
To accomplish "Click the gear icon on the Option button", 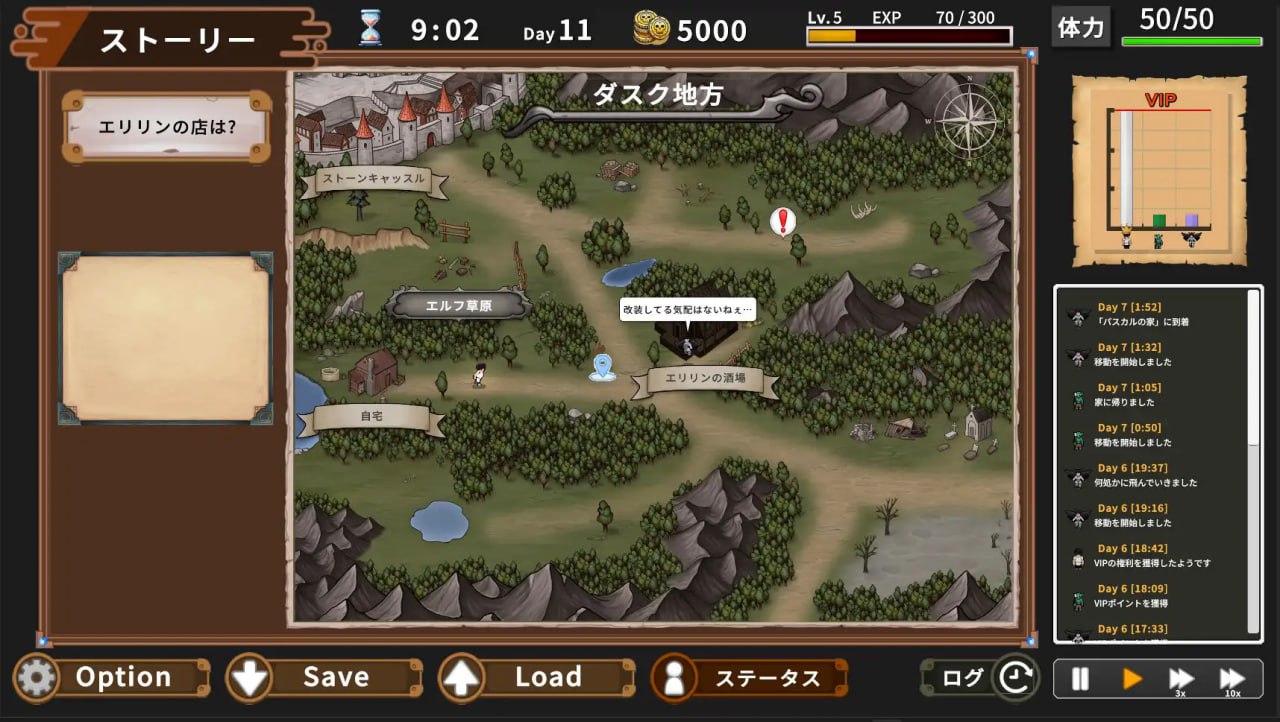I will tap(37, 677).
